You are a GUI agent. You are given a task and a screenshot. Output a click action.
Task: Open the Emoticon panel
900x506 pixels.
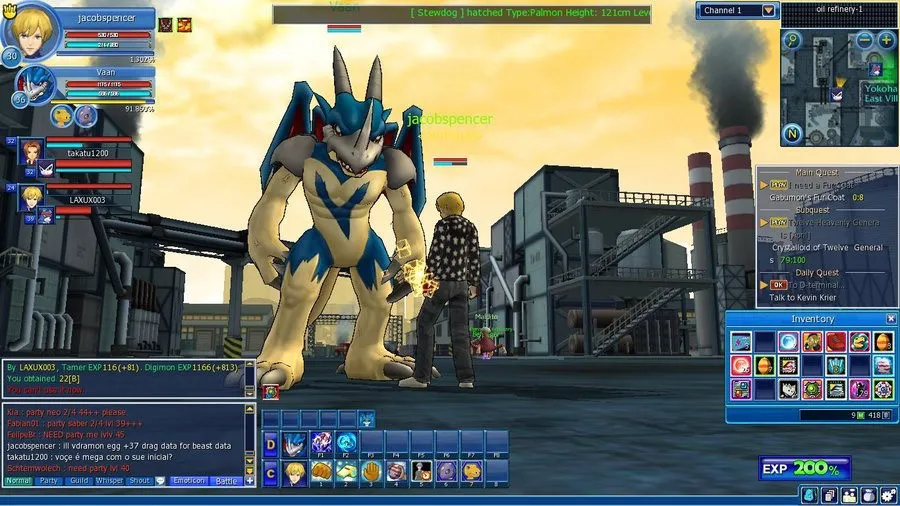coord(186,481)
